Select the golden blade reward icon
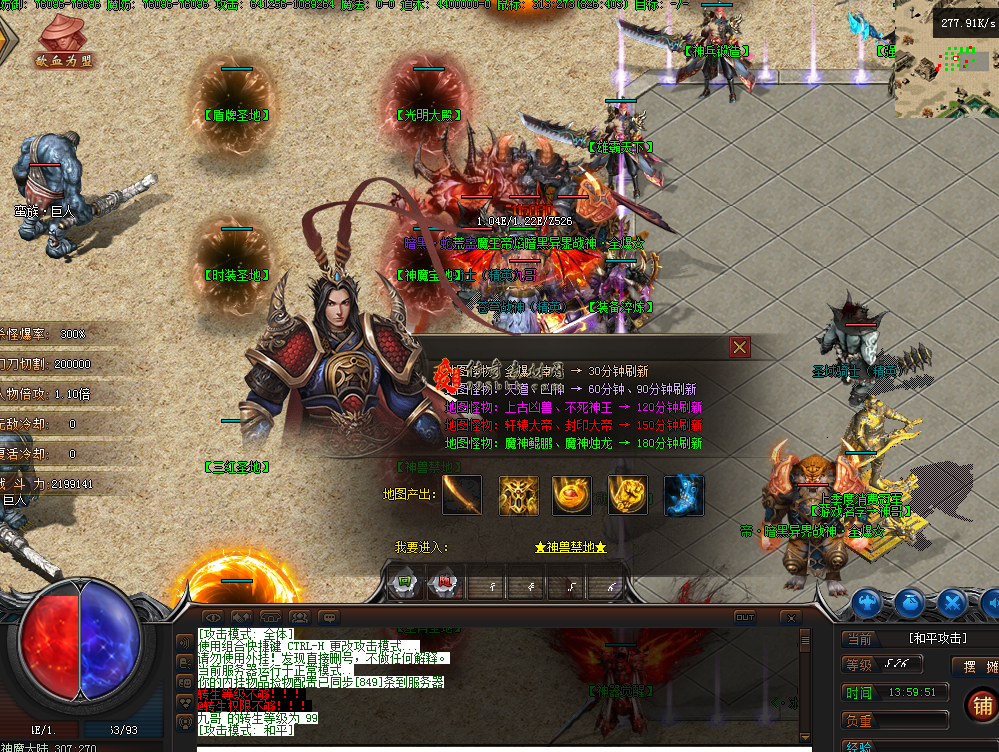Image resolution: width=999 pixels, height=752 pixels. 462,495
